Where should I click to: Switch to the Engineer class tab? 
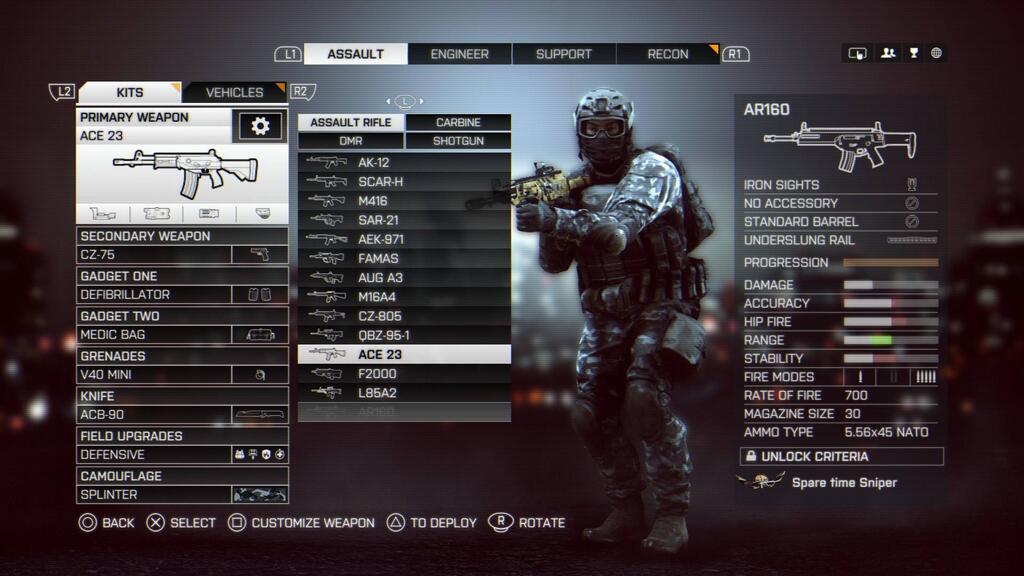[460, 54]
